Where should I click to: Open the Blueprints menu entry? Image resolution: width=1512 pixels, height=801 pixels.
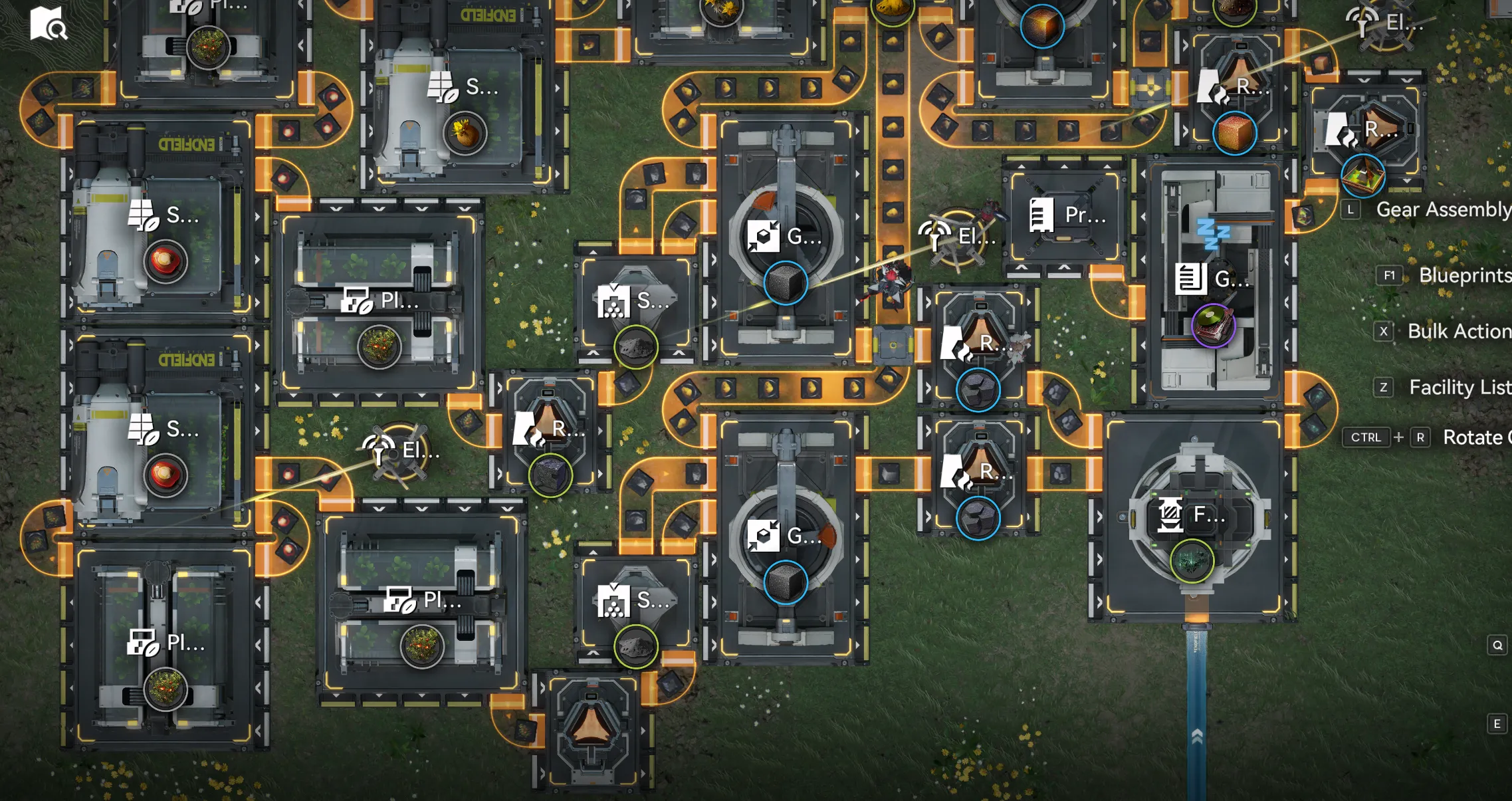(x=1463, y=275)
